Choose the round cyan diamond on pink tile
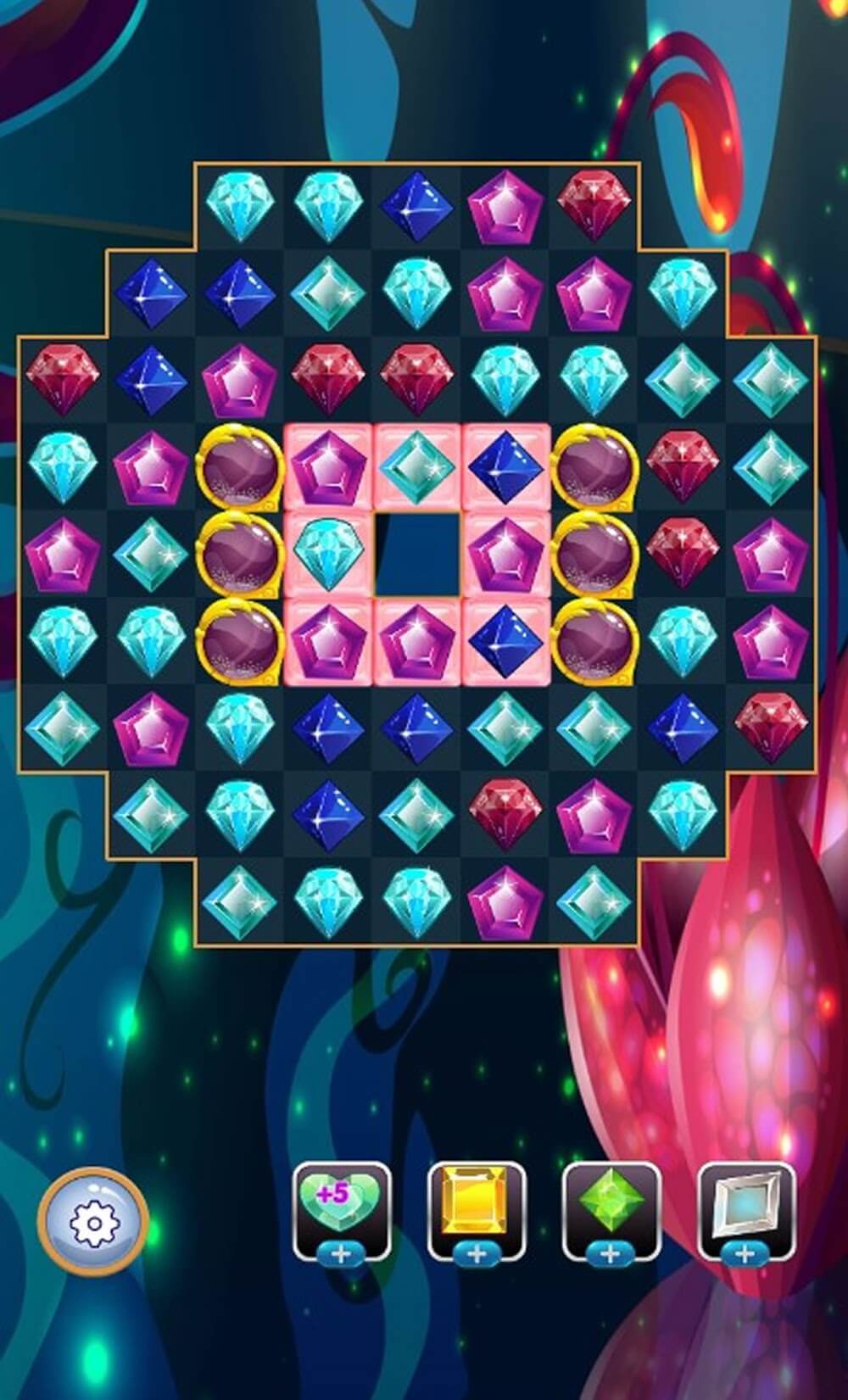This screenshot has height=1400, width=848. coord(327,554)
